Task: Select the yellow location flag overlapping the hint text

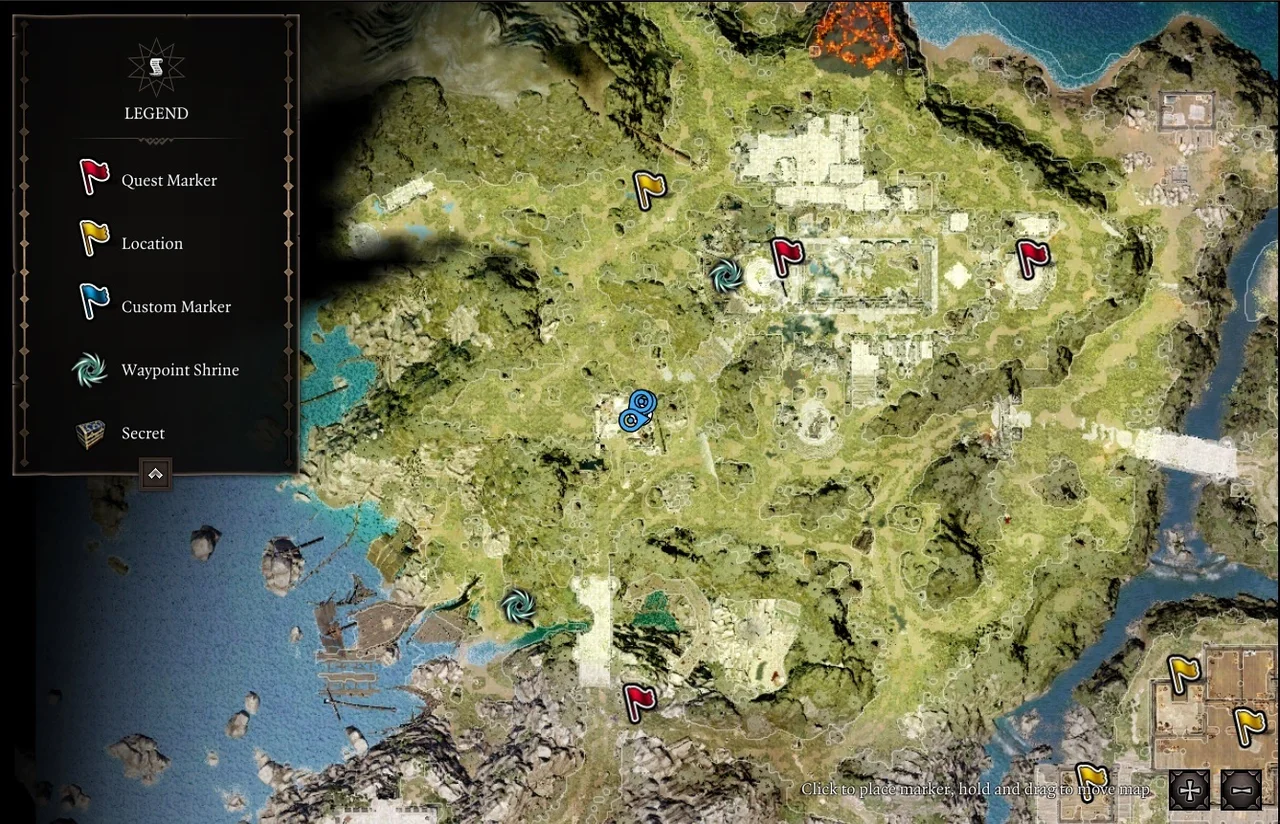Action: point(1091,778)
